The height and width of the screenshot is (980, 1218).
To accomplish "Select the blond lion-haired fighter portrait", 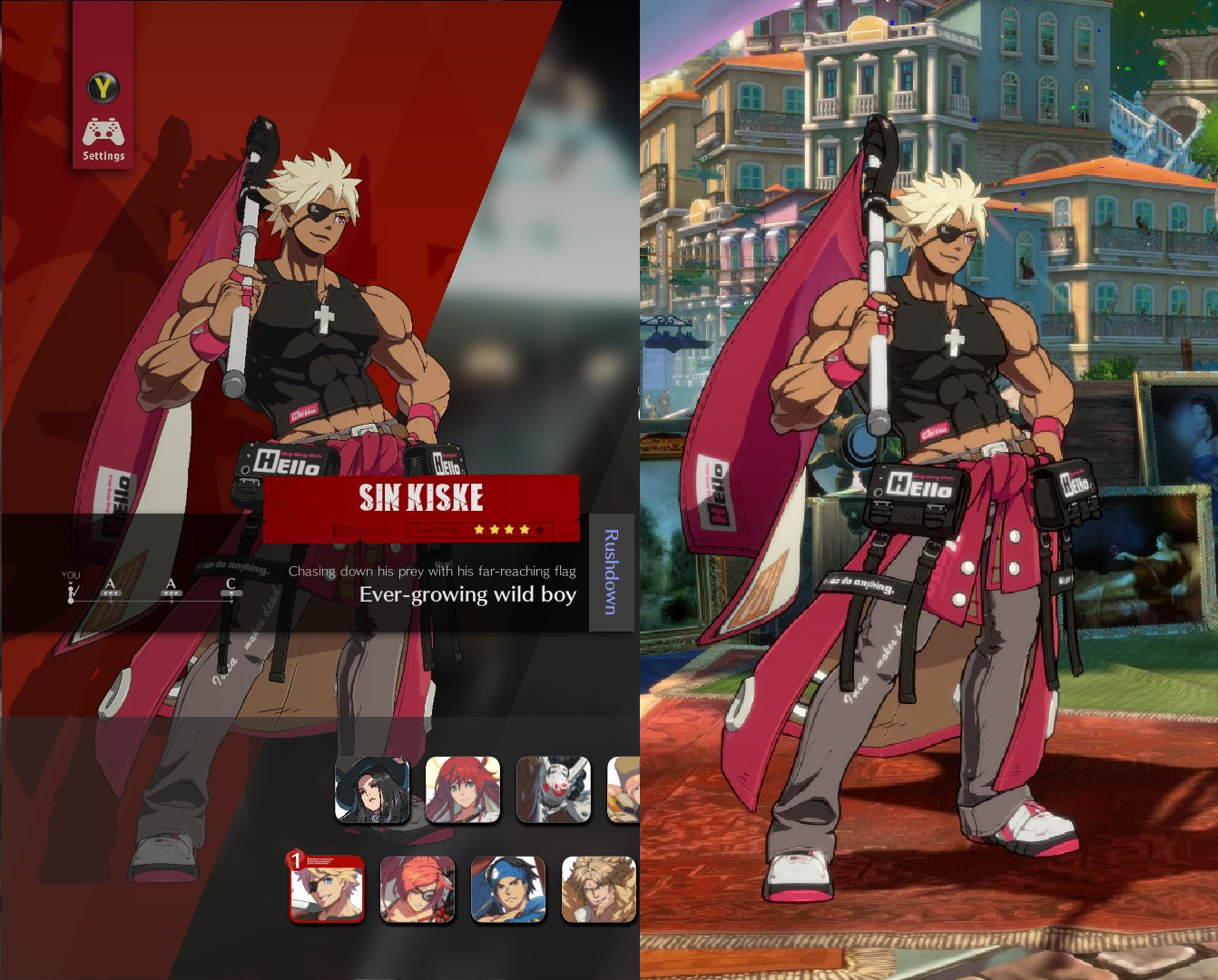I will [598, 890].
